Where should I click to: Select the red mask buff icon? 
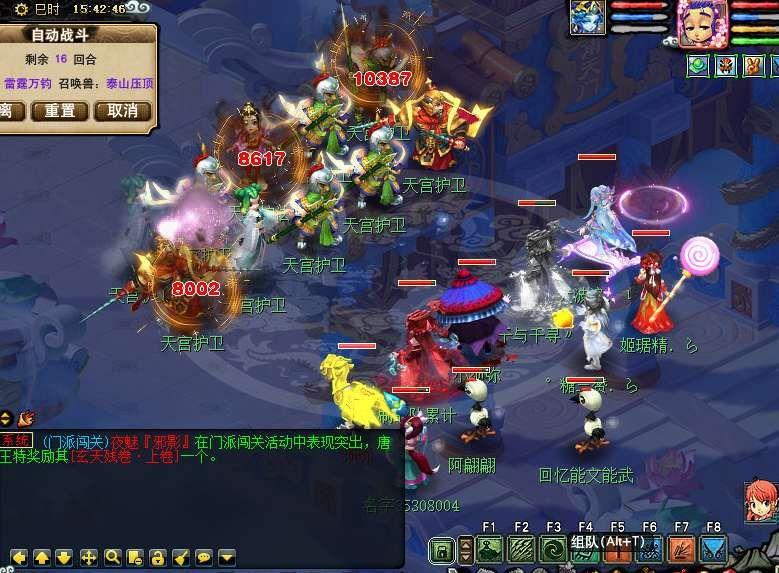click(x=726, y=66)
